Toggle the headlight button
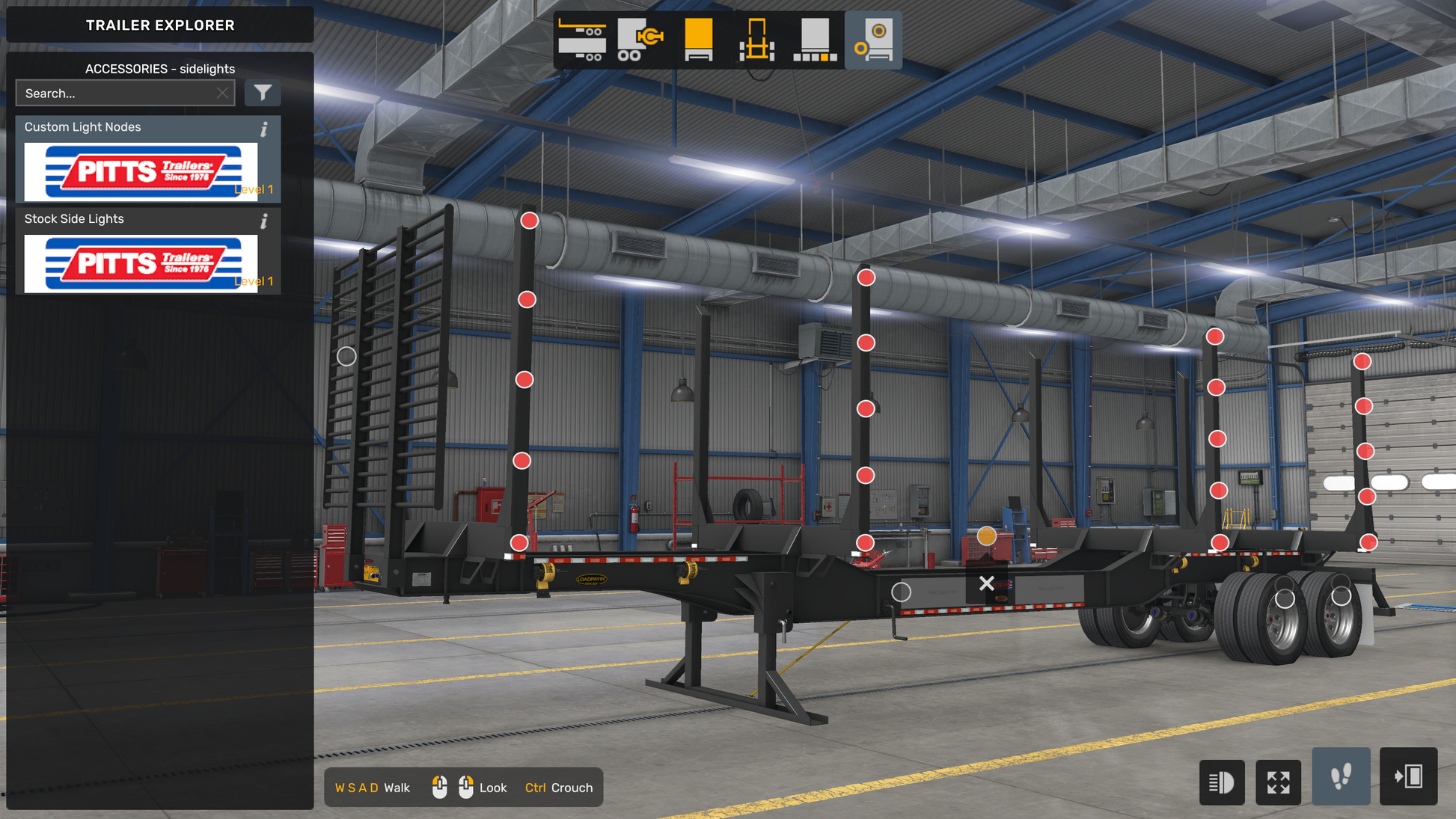Image resolution: width=1456 pixels, height=819 pixels. pos(1221,782)
